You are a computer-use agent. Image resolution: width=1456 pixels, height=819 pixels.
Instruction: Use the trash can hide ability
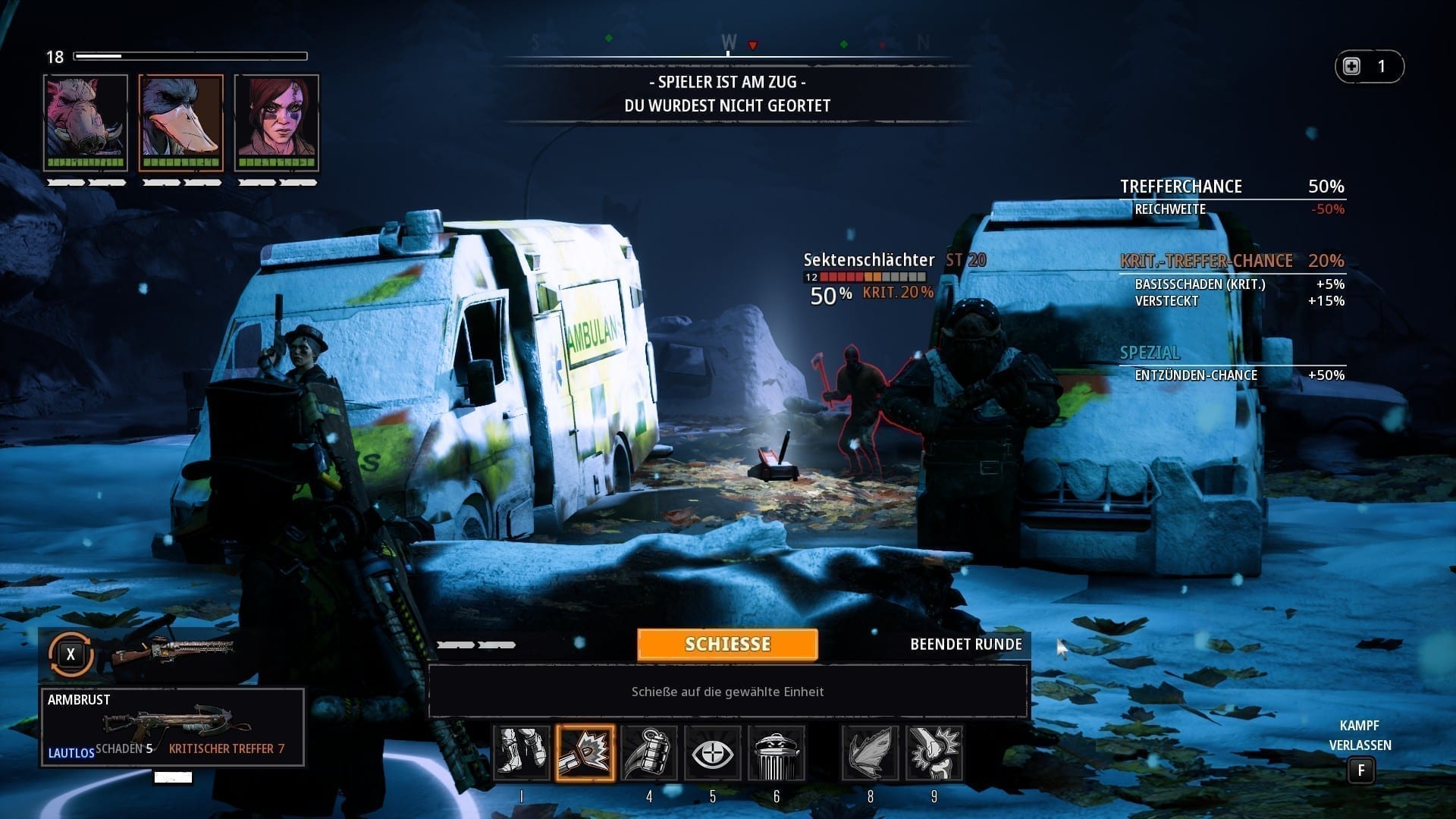tap(776, 753)
